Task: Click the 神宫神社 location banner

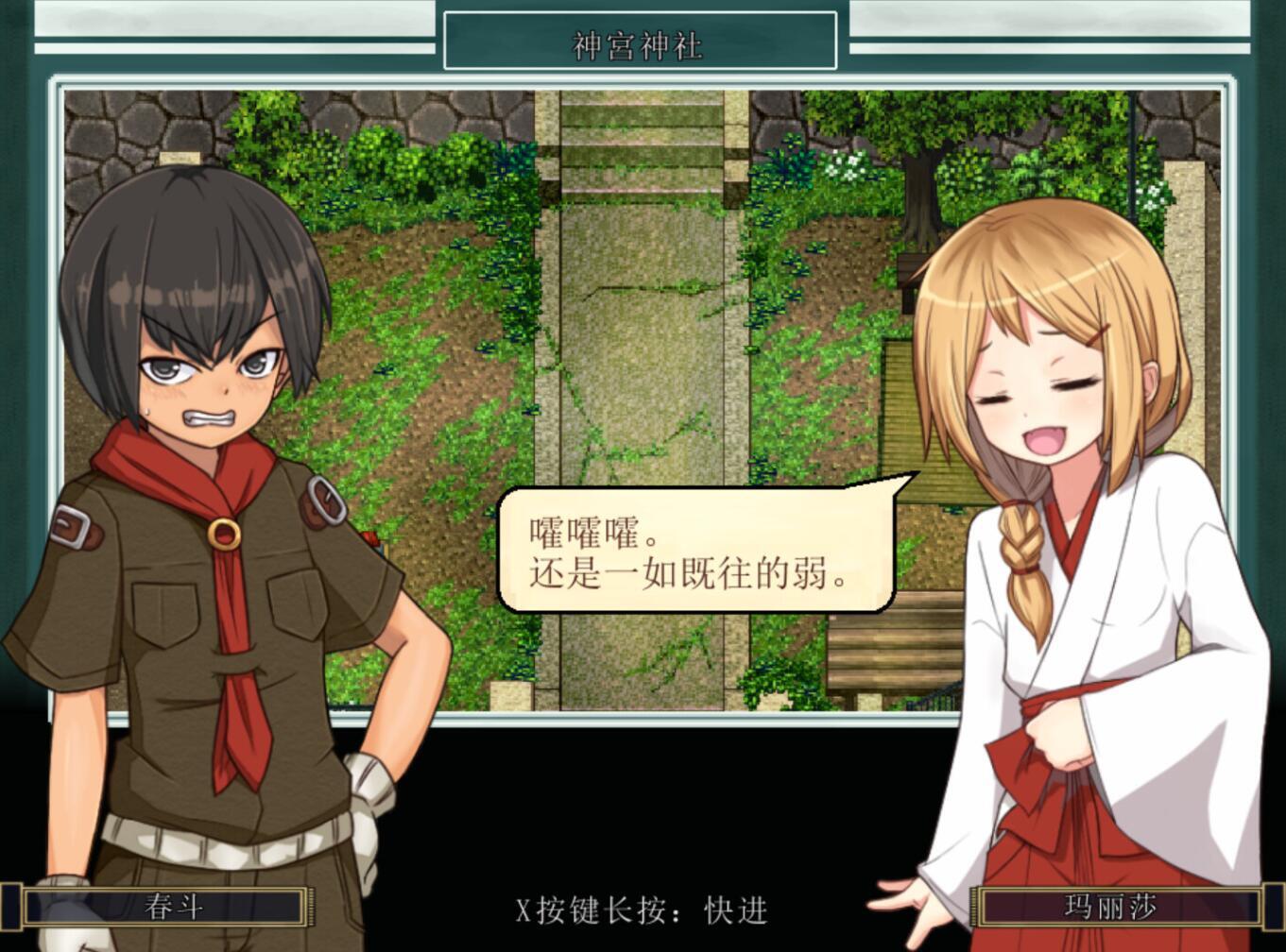Action: (x=638, y=44)
